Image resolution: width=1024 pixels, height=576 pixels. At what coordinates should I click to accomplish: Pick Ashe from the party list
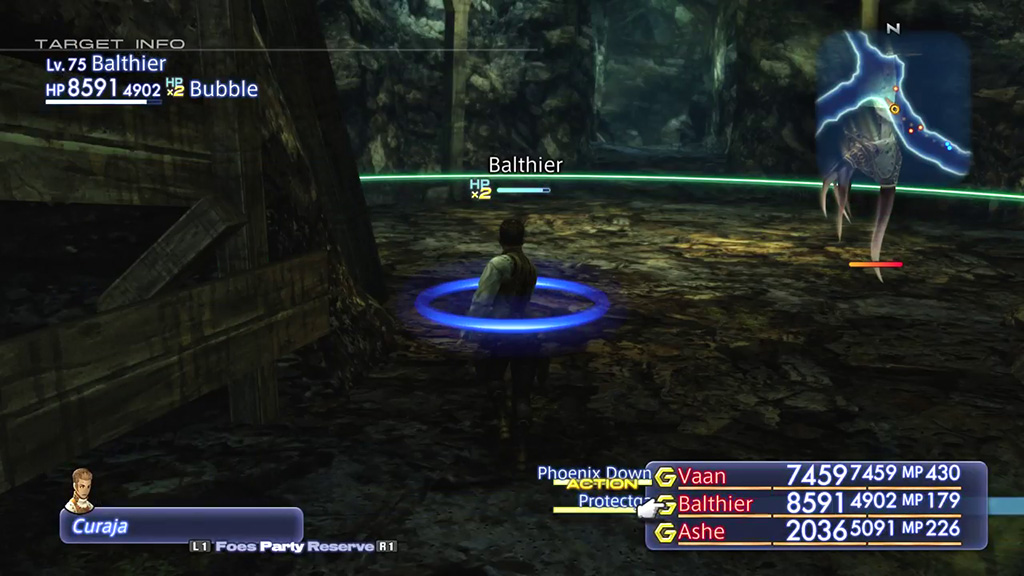(701, 532)
